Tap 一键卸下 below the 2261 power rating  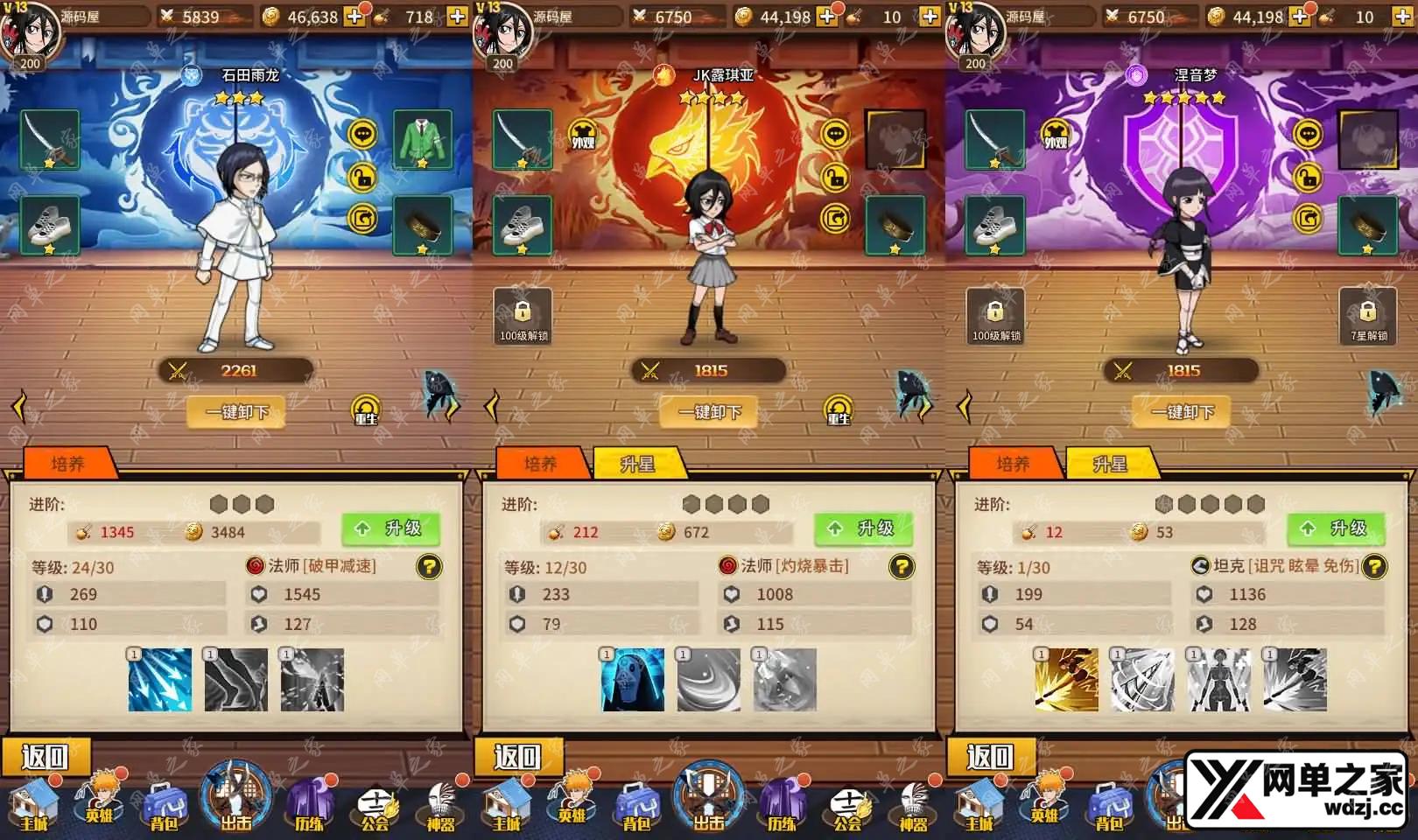click(x=236, y=412)
